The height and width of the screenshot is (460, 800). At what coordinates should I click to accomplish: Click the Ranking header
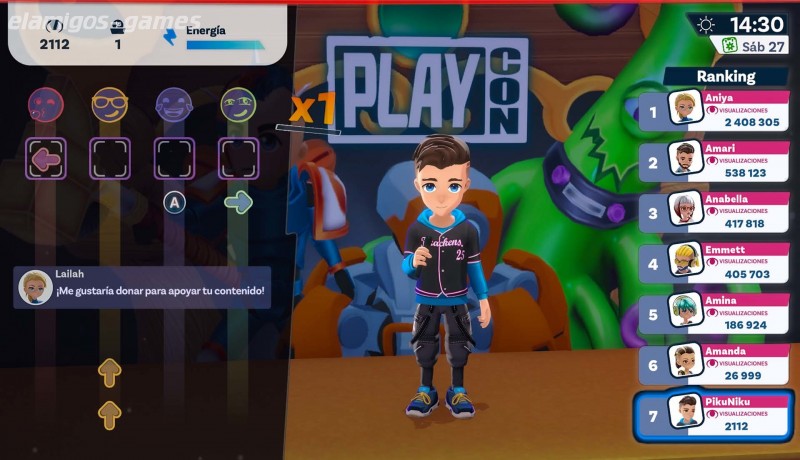[x=727, y=76]
